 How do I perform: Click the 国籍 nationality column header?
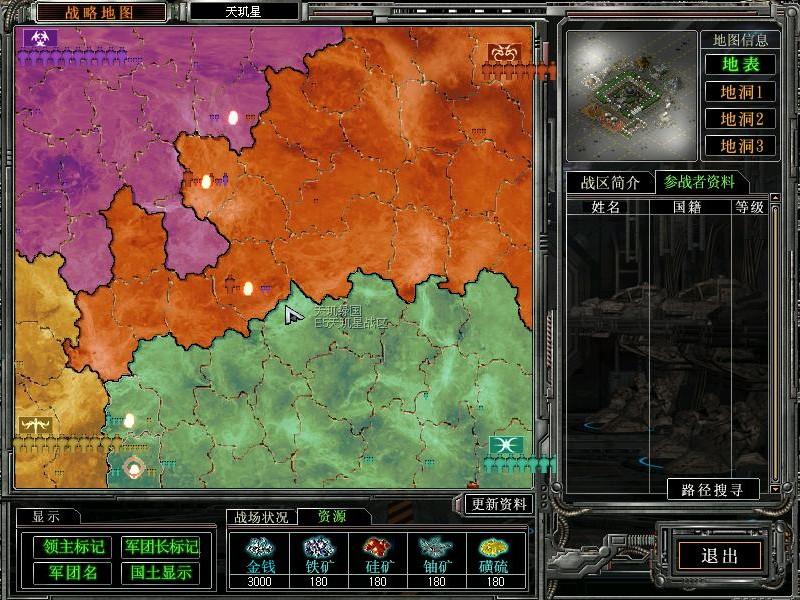[687, 207]
